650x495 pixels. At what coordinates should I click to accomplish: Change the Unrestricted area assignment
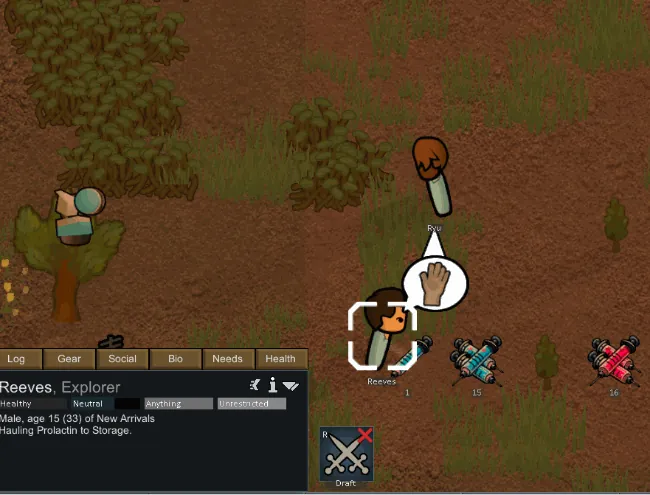click(x=251, y=404)
